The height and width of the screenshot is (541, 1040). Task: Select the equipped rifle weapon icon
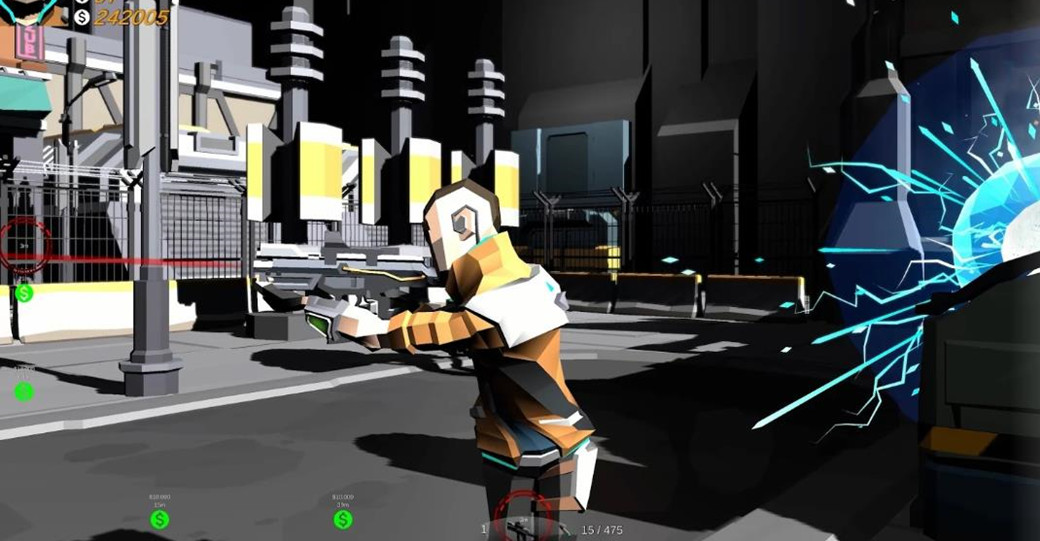coord(518,527)
